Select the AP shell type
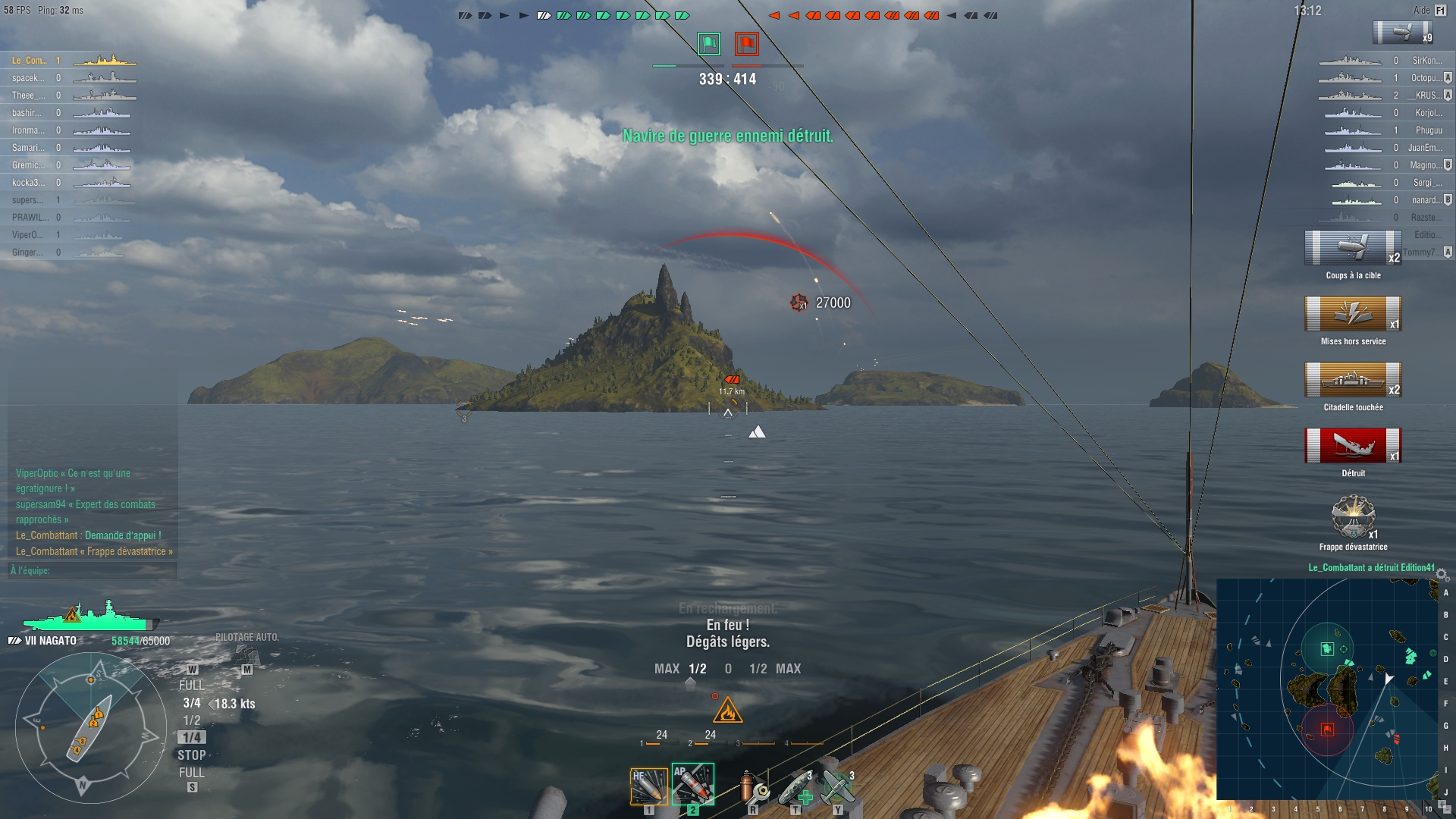1456x819 pixels. click(x=692, y=785)
